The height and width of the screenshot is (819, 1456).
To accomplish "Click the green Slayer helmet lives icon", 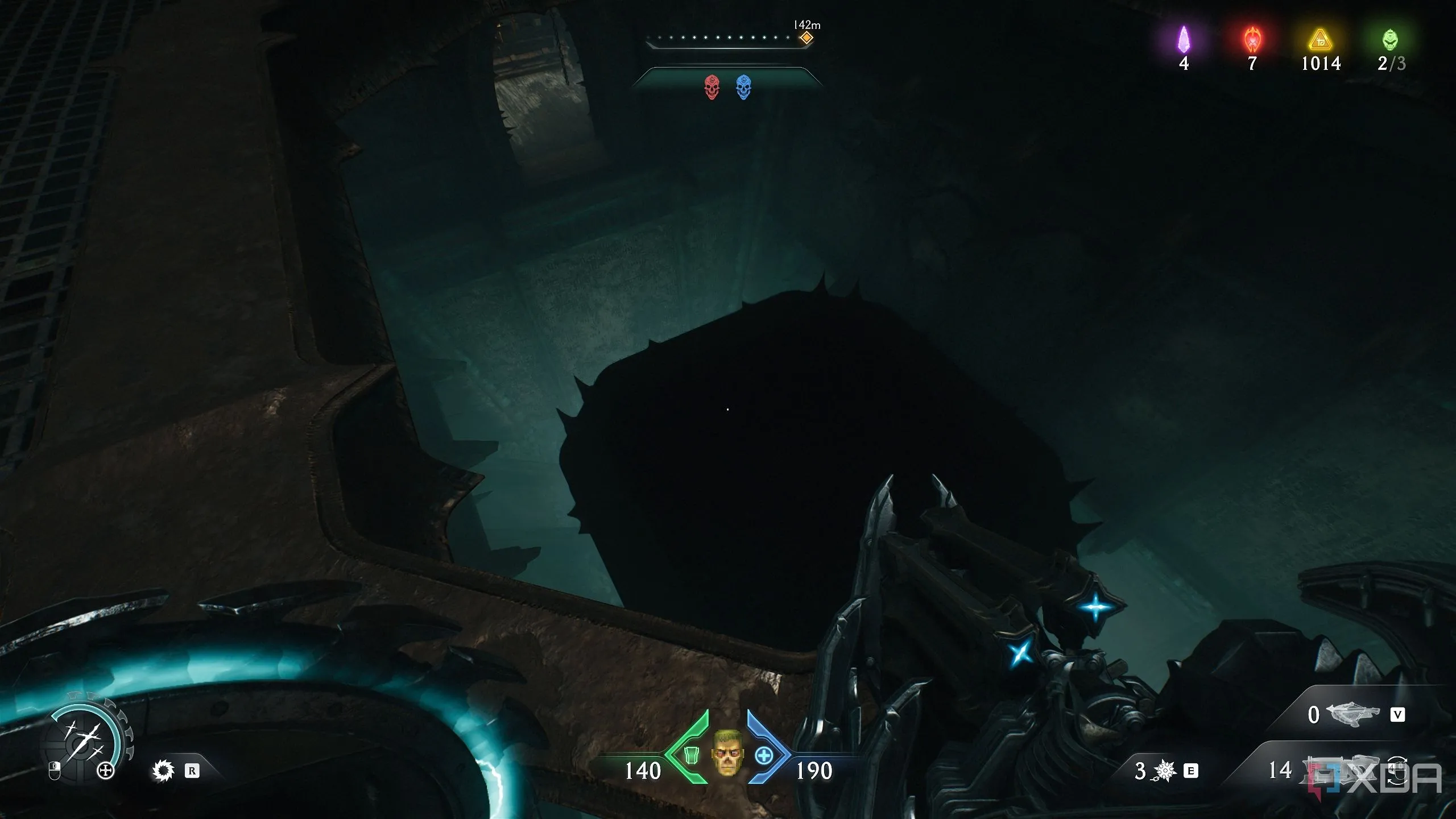I will [1390, 40].
